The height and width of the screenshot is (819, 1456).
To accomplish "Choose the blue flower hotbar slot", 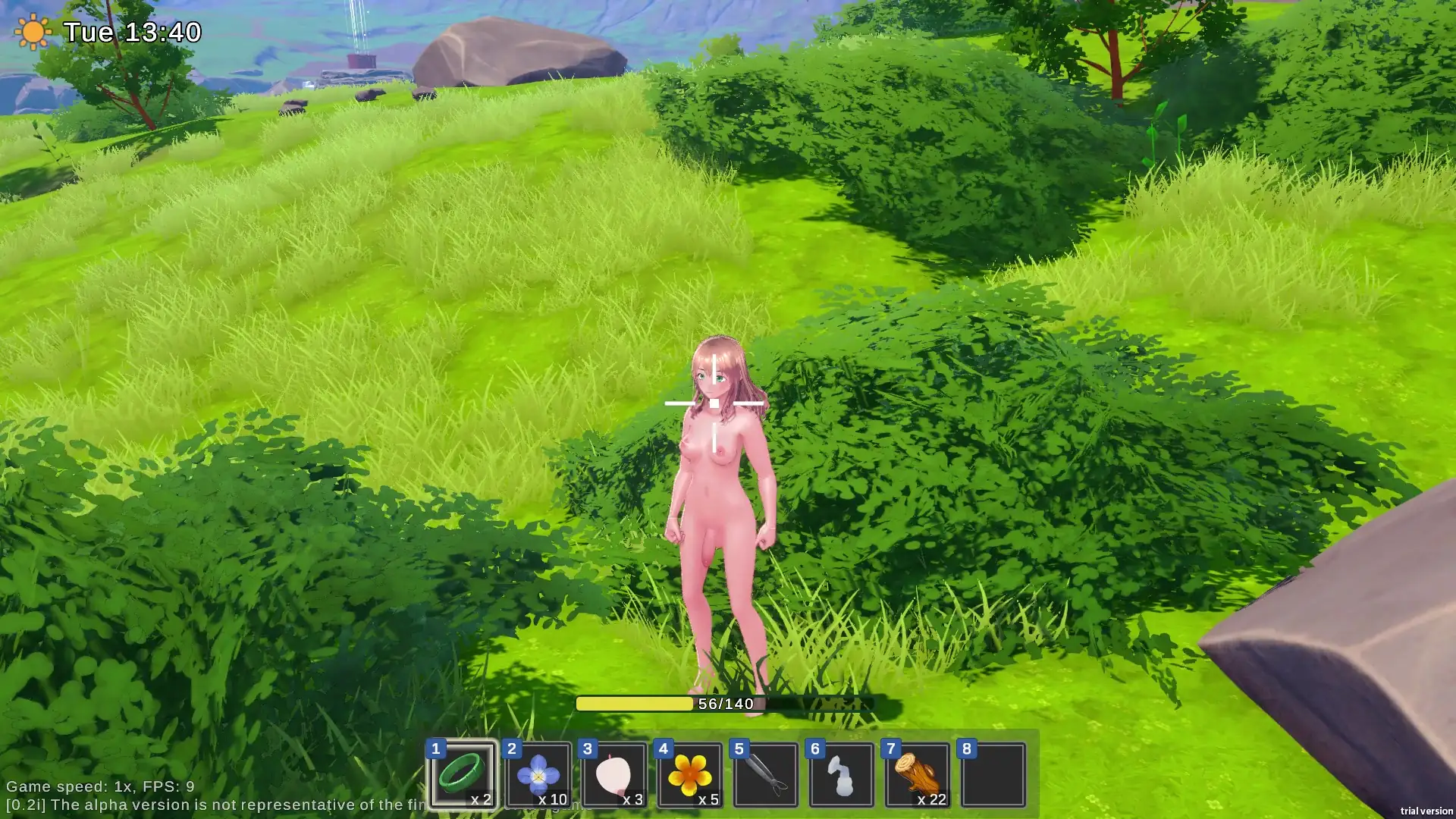I will point(538,774).
